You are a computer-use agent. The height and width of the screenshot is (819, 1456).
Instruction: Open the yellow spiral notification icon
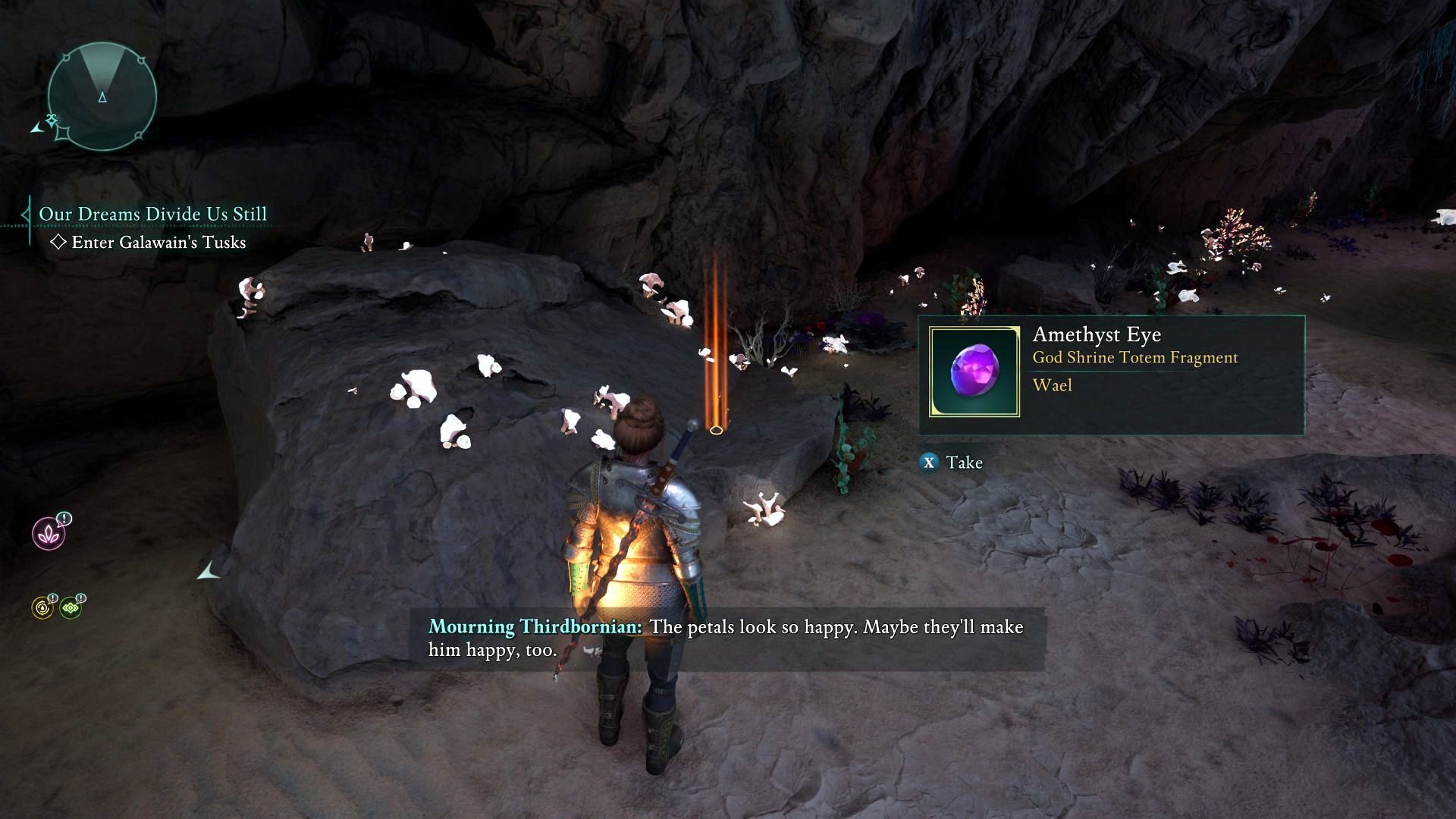[x=42, y=607]
